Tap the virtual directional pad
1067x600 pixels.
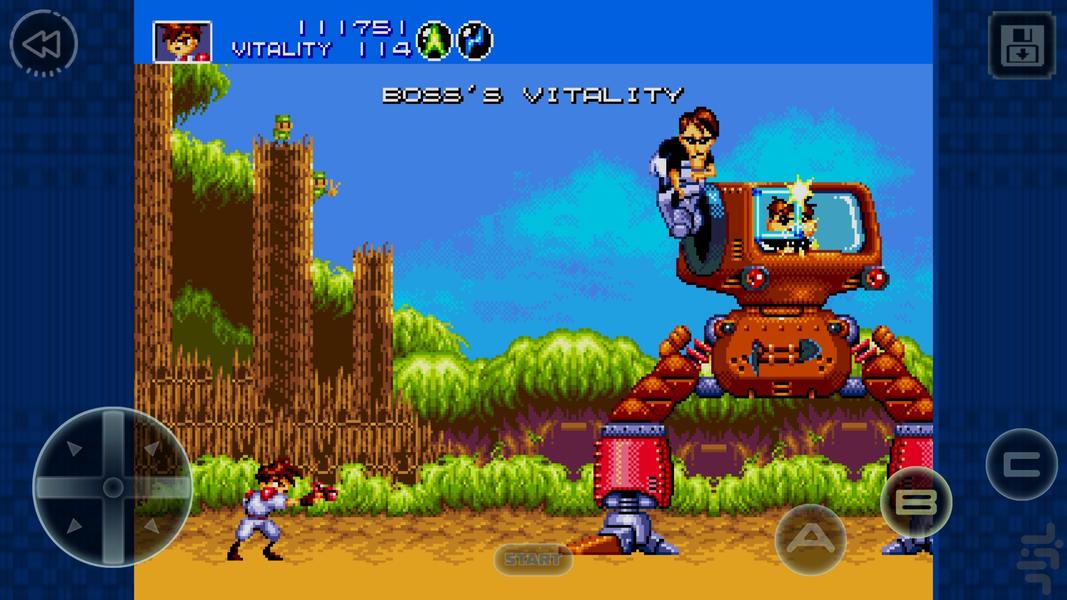click(x=113, y=487)
